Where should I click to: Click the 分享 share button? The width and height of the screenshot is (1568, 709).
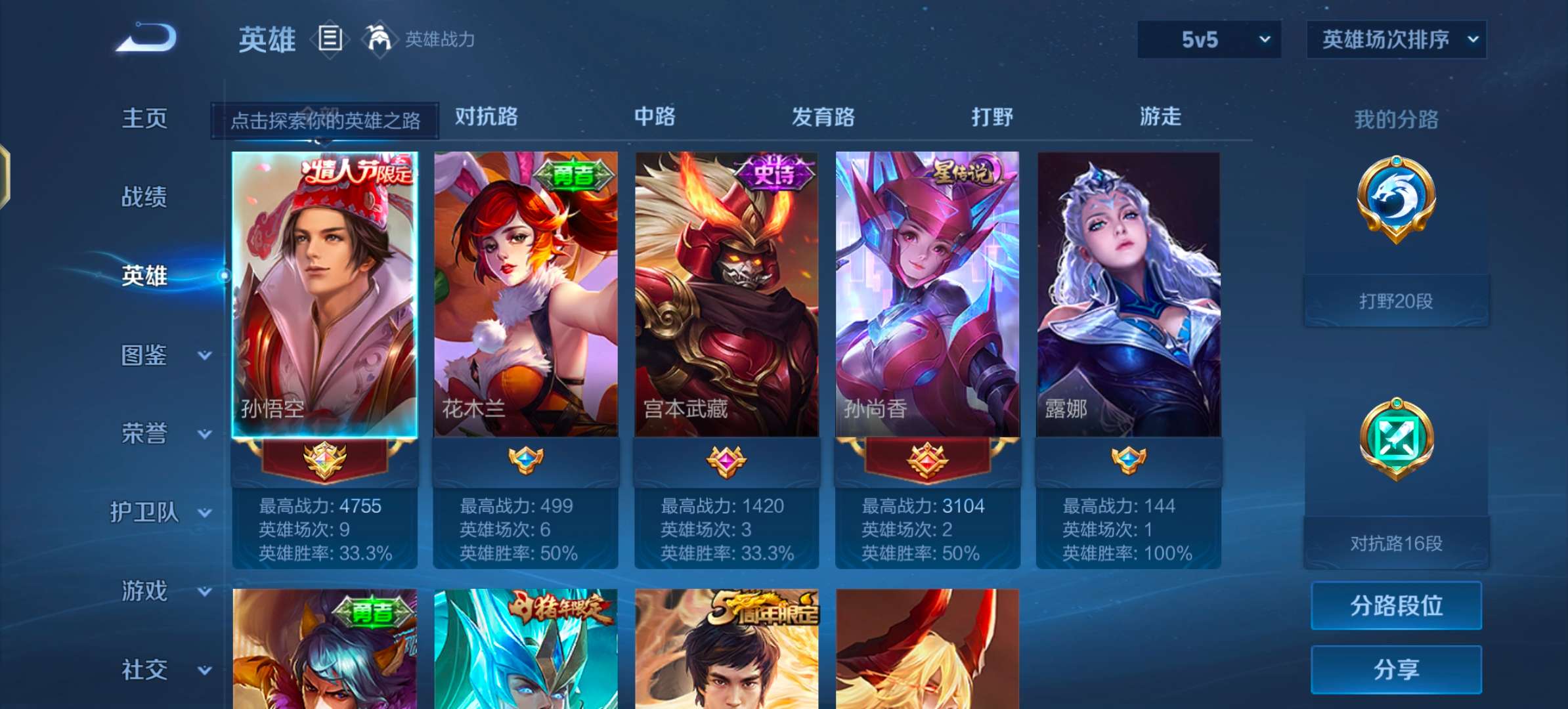point(1395,670)
